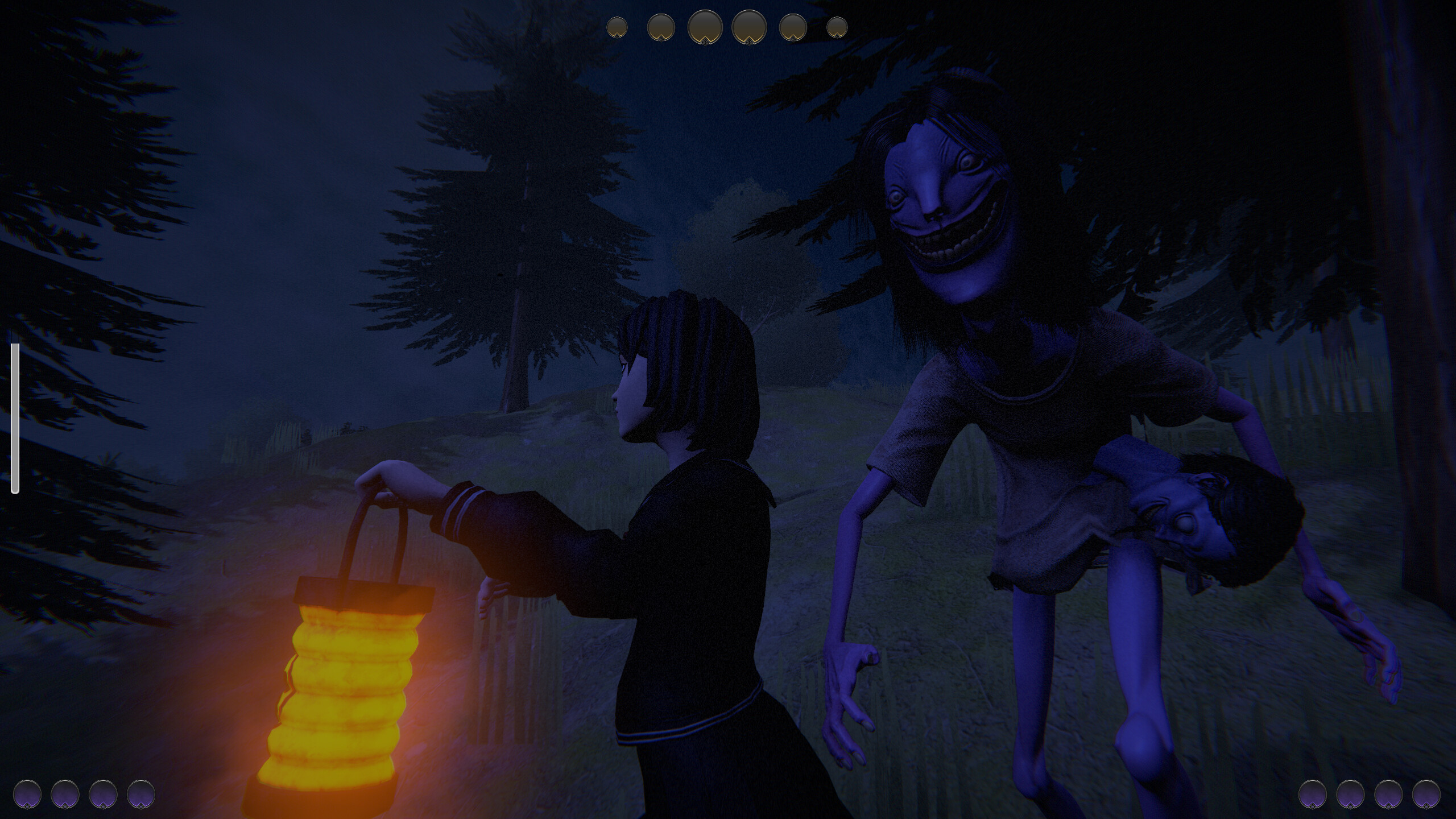Select the large fourth gold slot at top
Viewport: 1456px width, 819px height.
pos(749,27)
